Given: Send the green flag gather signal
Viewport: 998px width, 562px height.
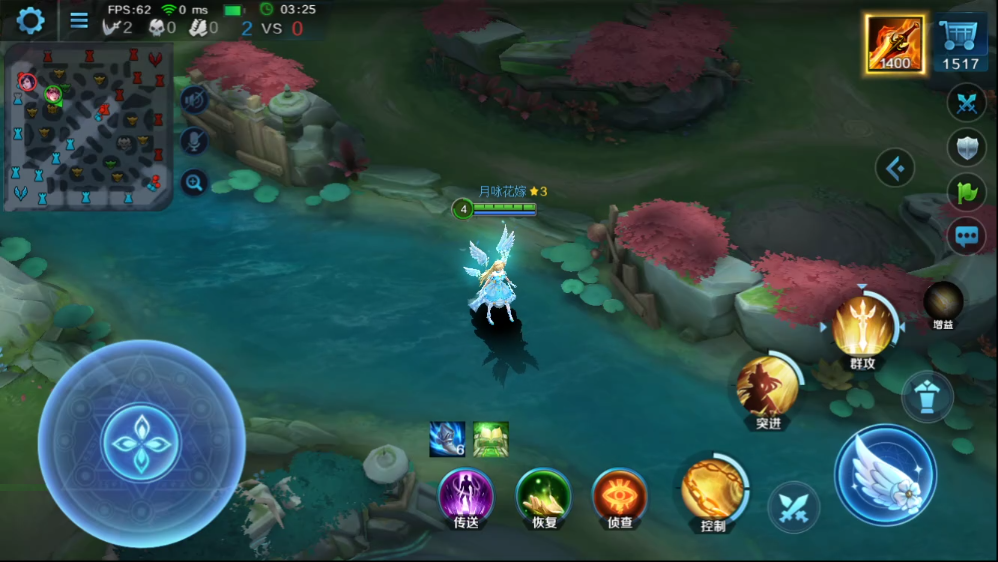Looking at the screenshot, I should tap(965, 192).
